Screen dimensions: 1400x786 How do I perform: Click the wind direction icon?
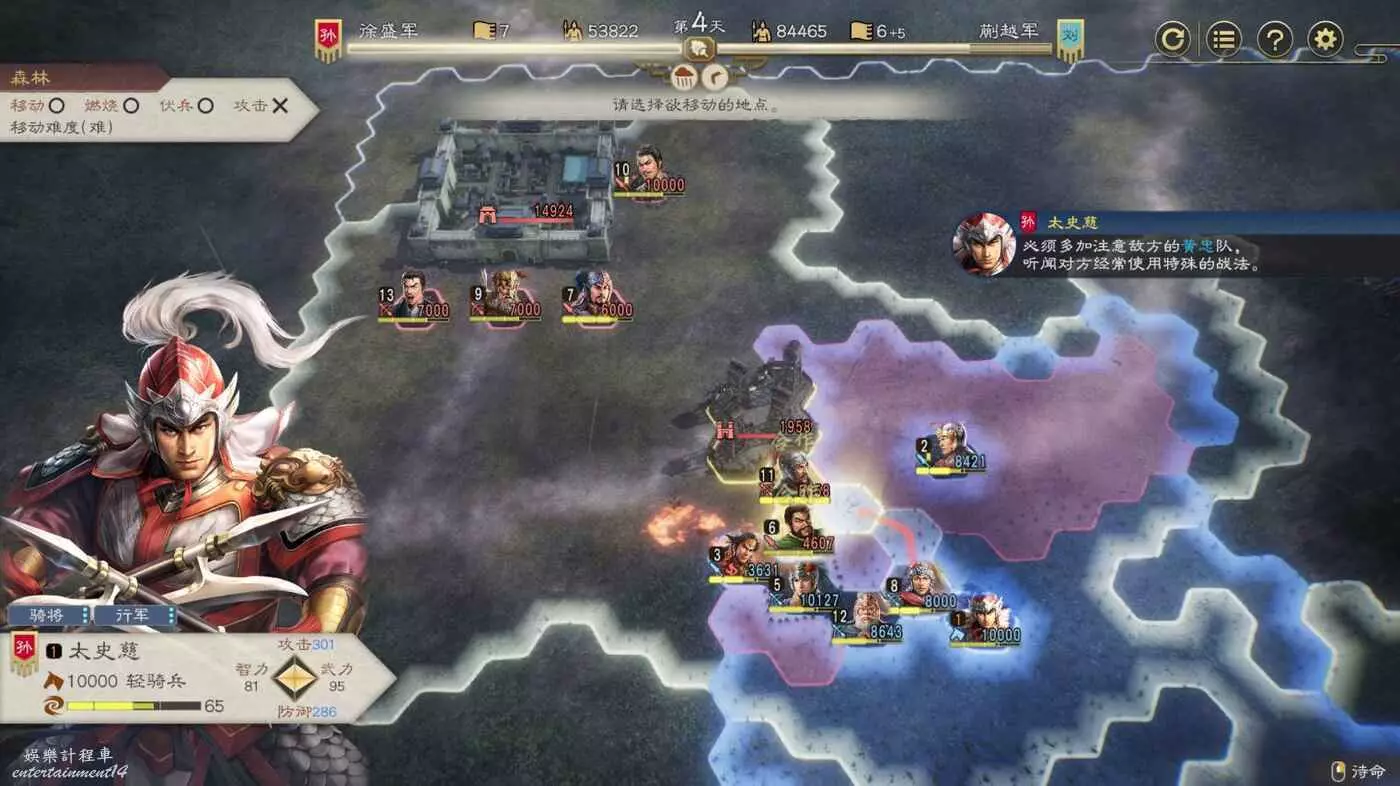pyautogui.click(x=715, y=76)
